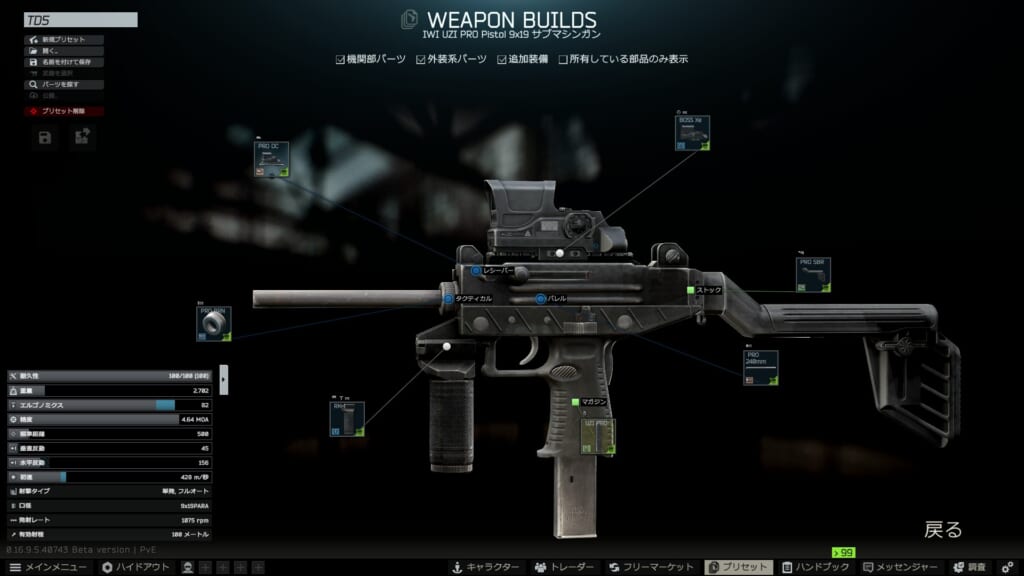Screen dimensions: 1024x576
Task: Select the PRO DC part slot
Action: (271, 160)
